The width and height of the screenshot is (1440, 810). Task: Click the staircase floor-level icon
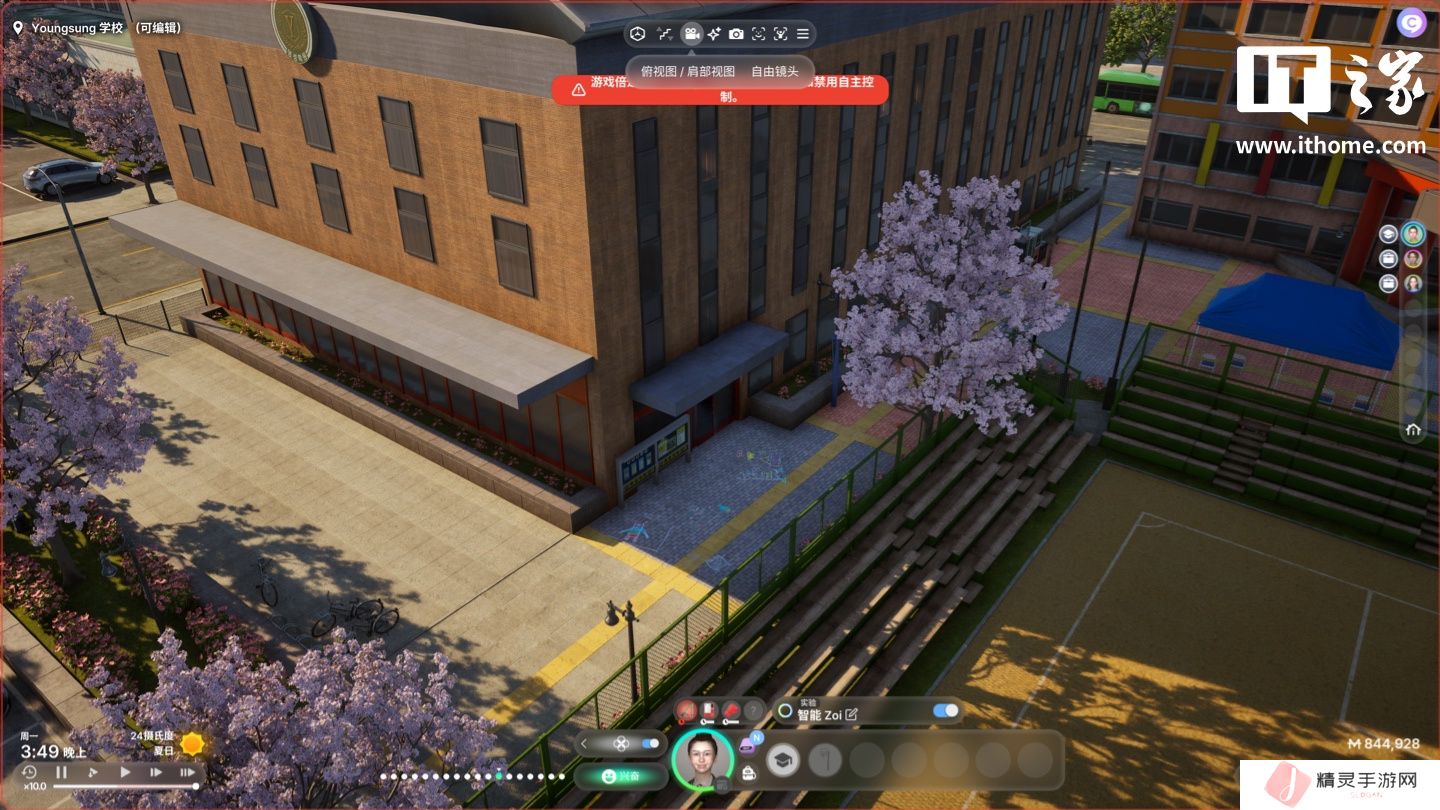(x=664, y=34)
